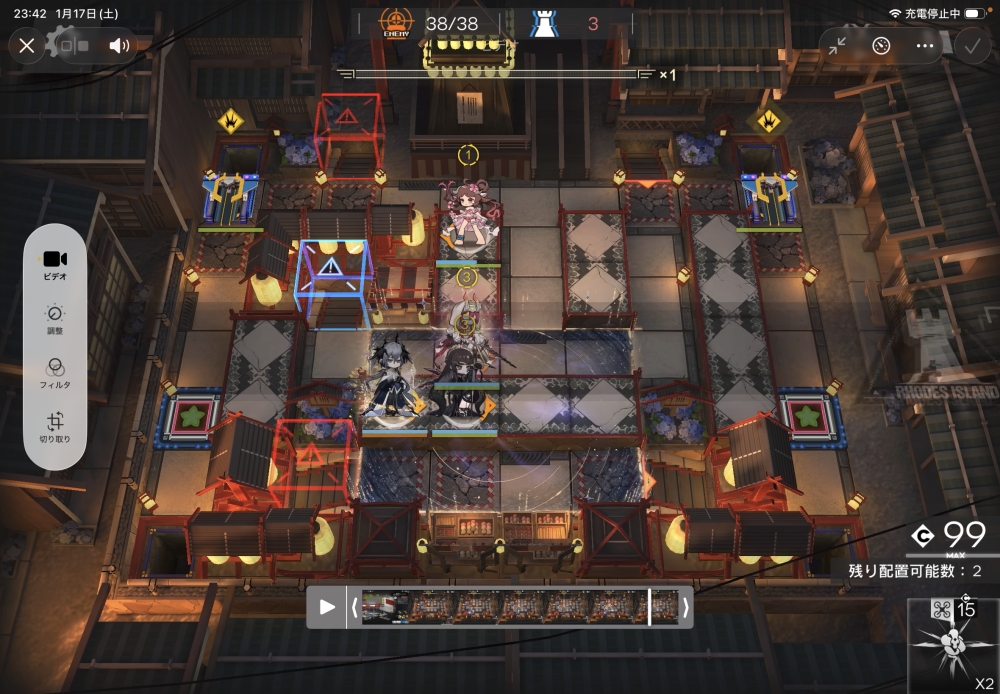Play the video with the play button
The image size is (1000, 694).
click(x=327, y=607)
